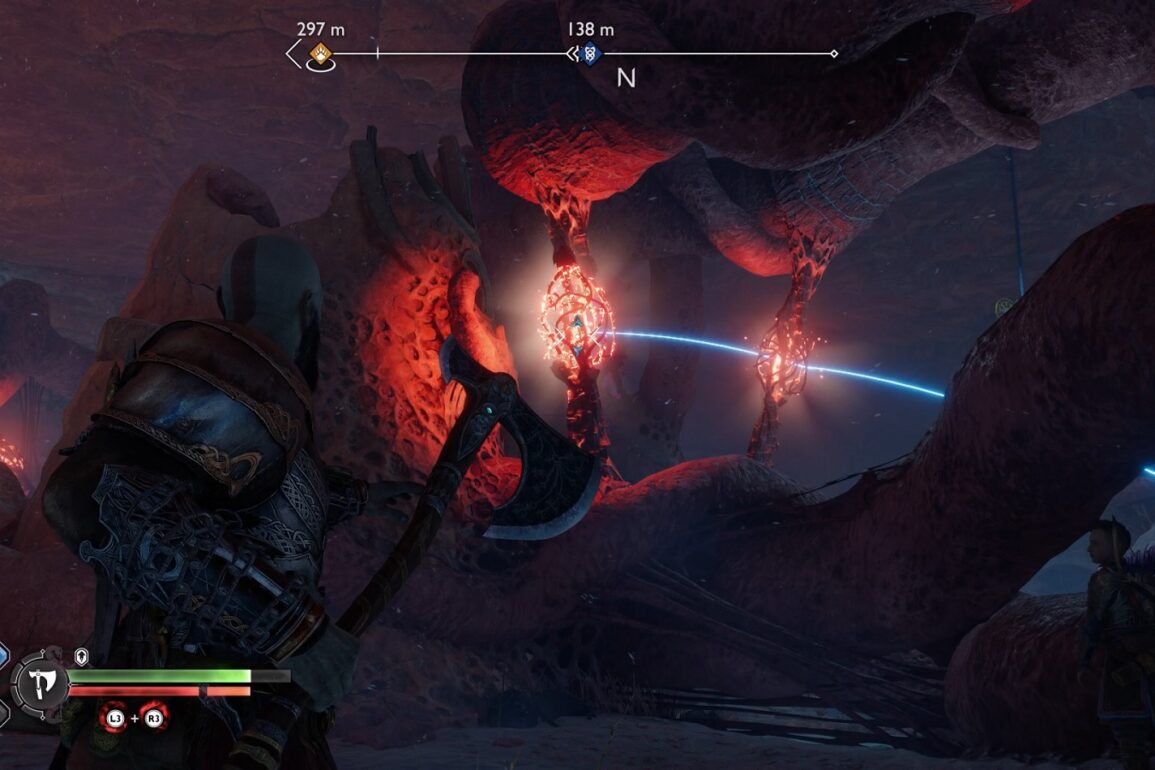Click the blue knot marker on the compass
Image resolution: width=1155 pixels, height=770 pixels.
coord(589,54)
